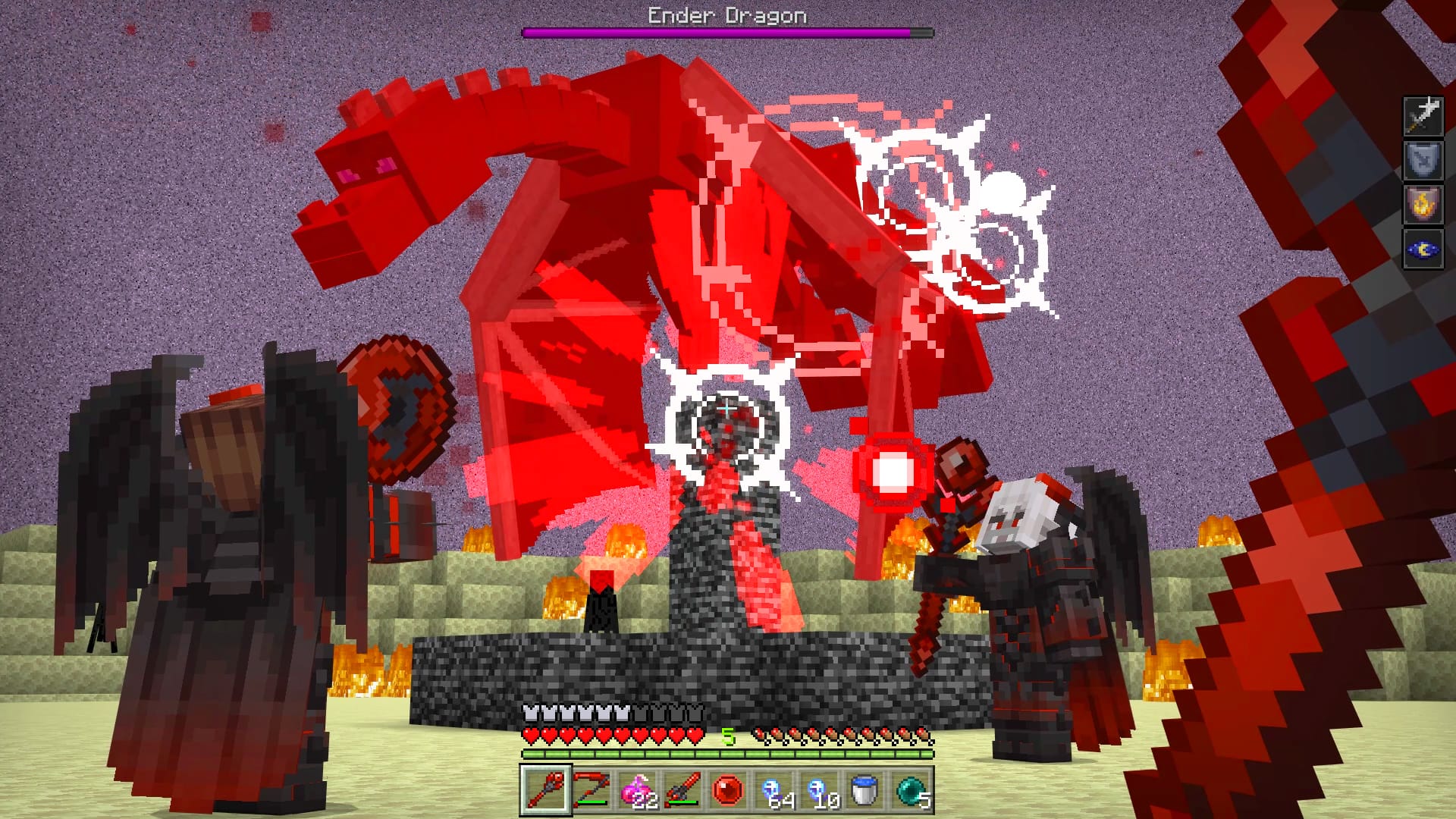Select the red staff hotbar slot

545,790
